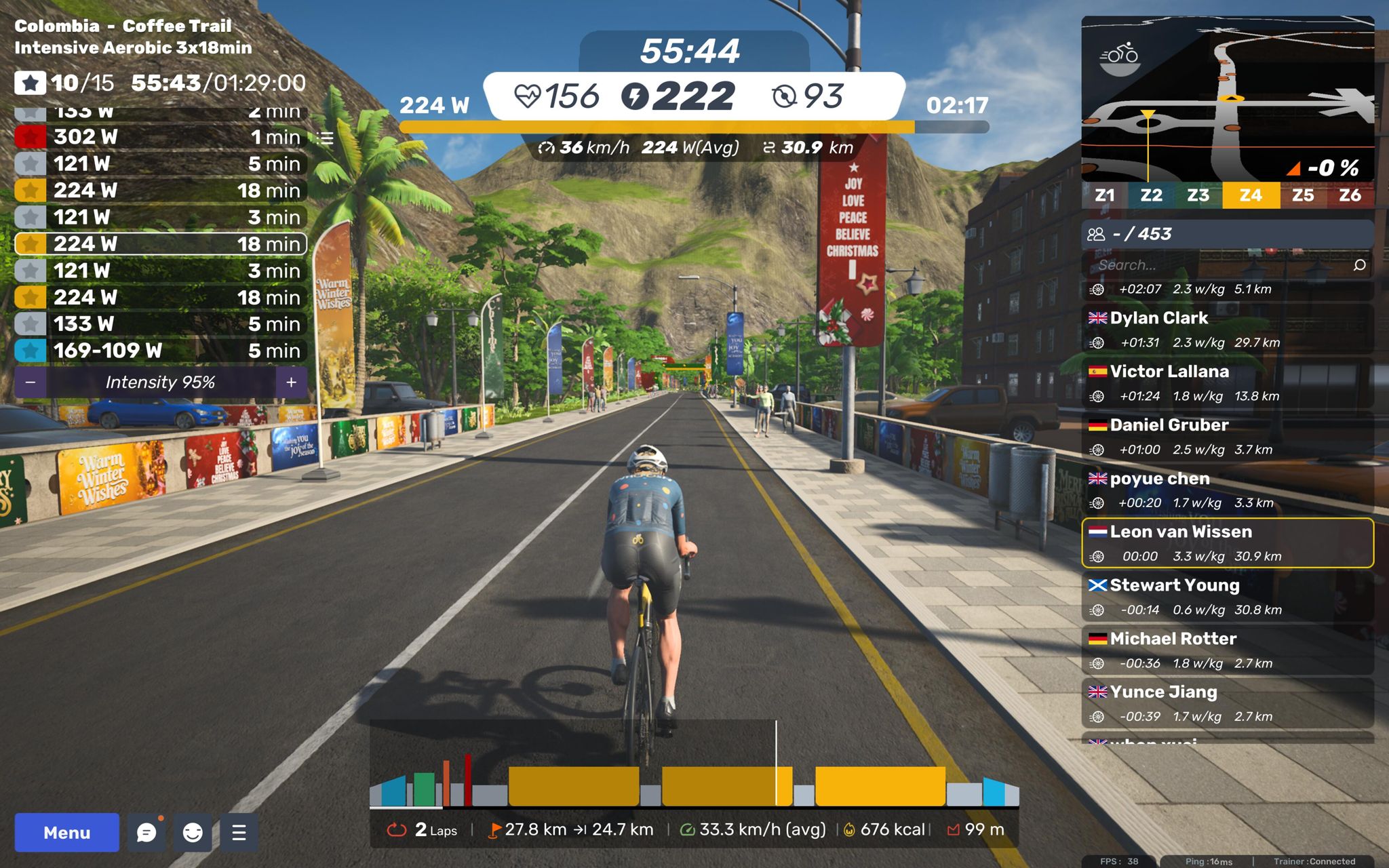Open the chat messages speech bubble
The image size is (1389, 868).
(x=146, y=832)
